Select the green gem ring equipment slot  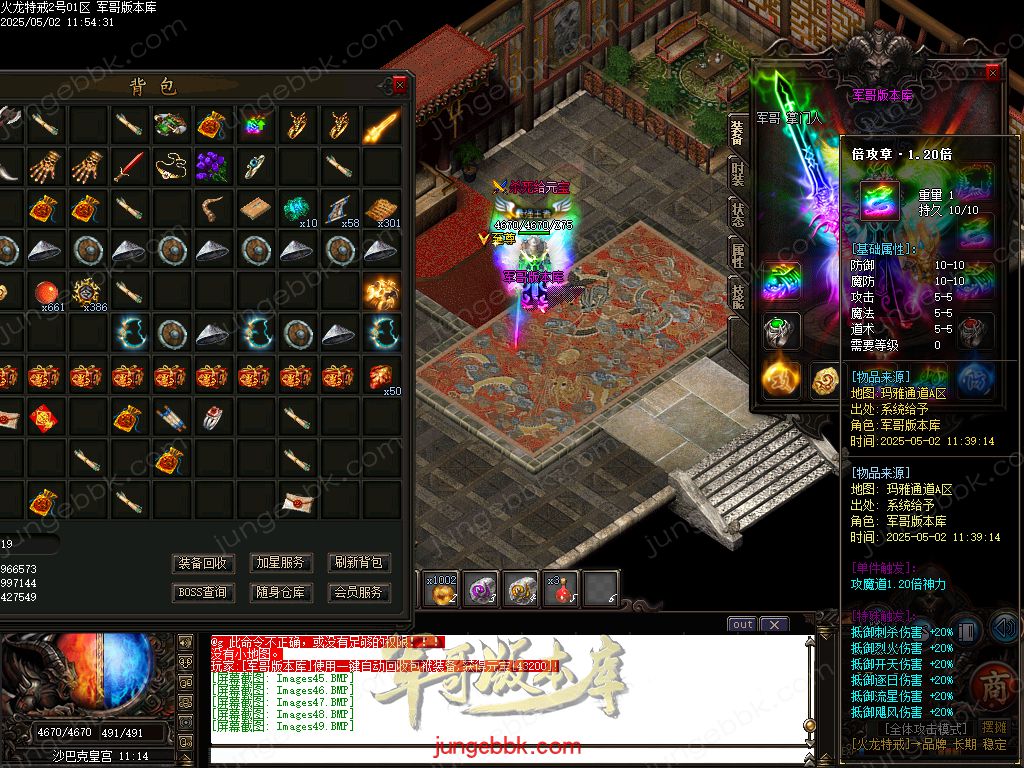[779, 329]
